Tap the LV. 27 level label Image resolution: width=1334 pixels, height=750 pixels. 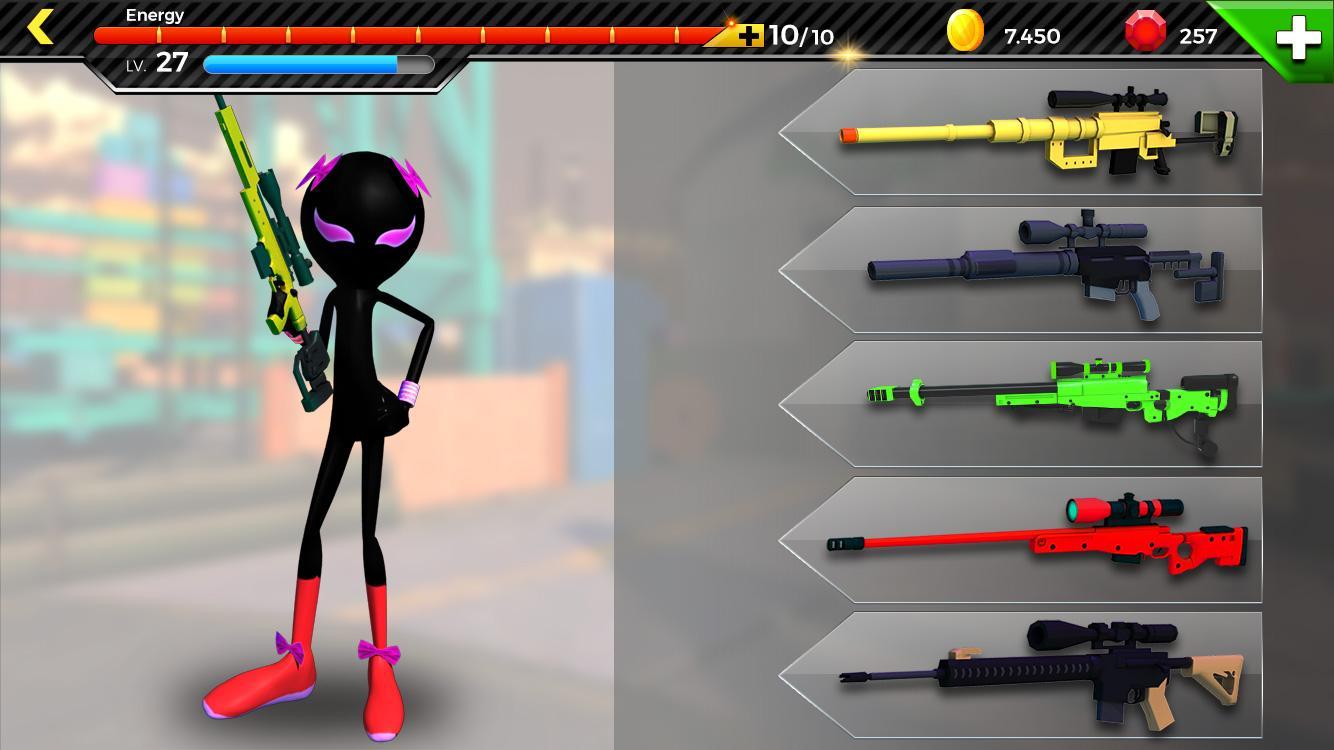[x=155, y=62]
